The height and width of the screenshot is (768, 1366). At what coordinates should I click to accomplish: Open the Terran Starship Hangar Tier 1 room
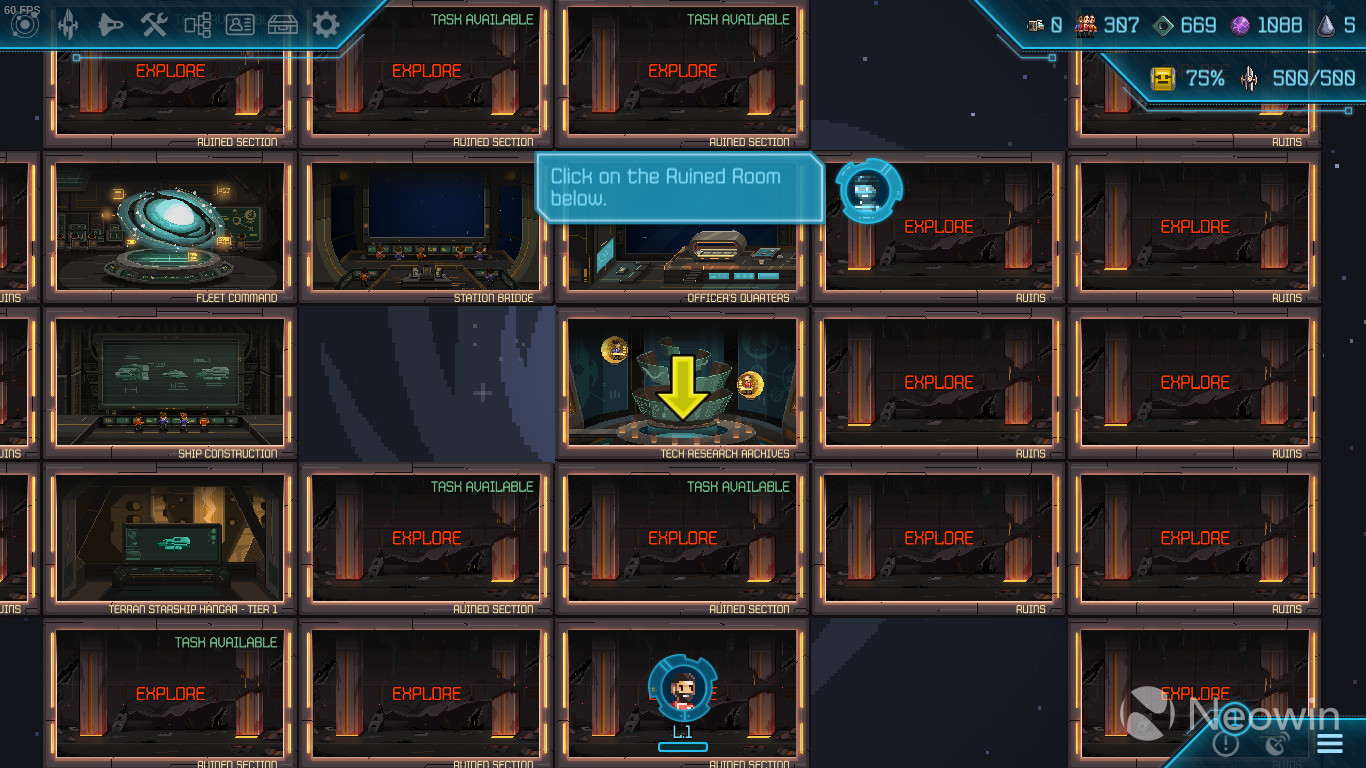pyautogui.click(x=170, y=540)
